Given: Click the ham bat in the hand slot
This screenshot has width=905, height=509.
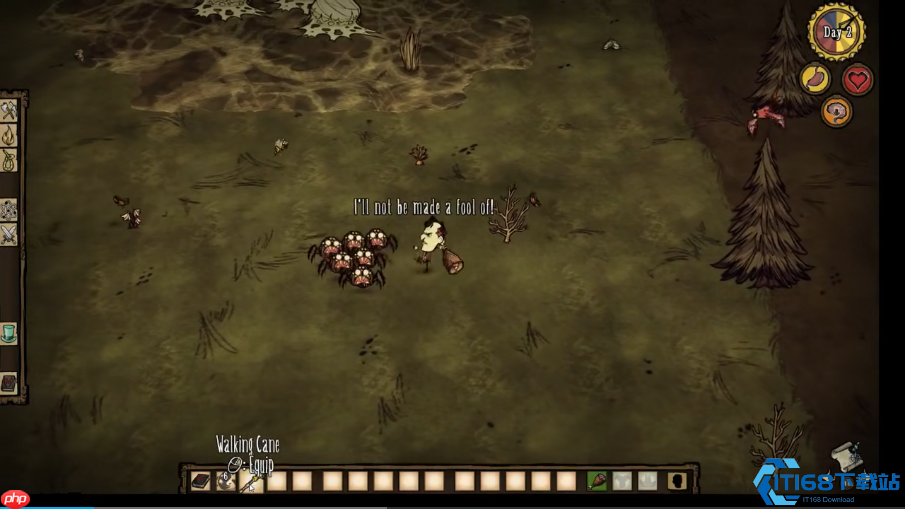Looking at the screenshot, I should (x=597, y=481).
